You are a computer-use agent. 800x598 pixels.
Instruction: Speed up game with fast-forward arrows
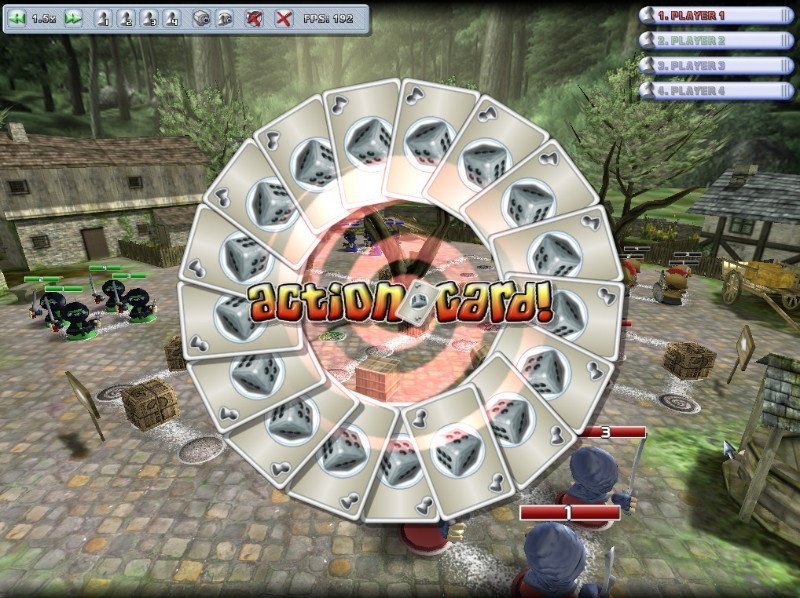[72, 19]
